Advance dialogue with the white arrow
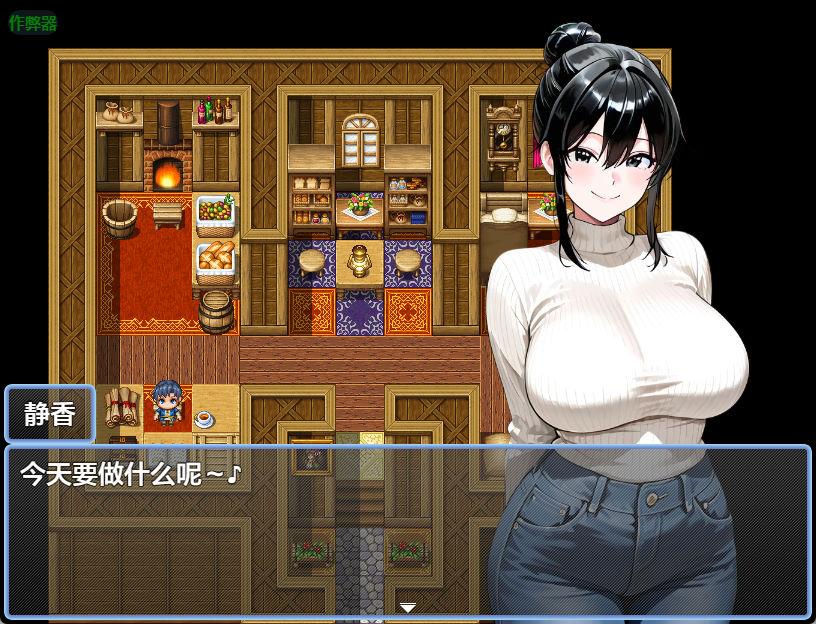 (408, 607)
